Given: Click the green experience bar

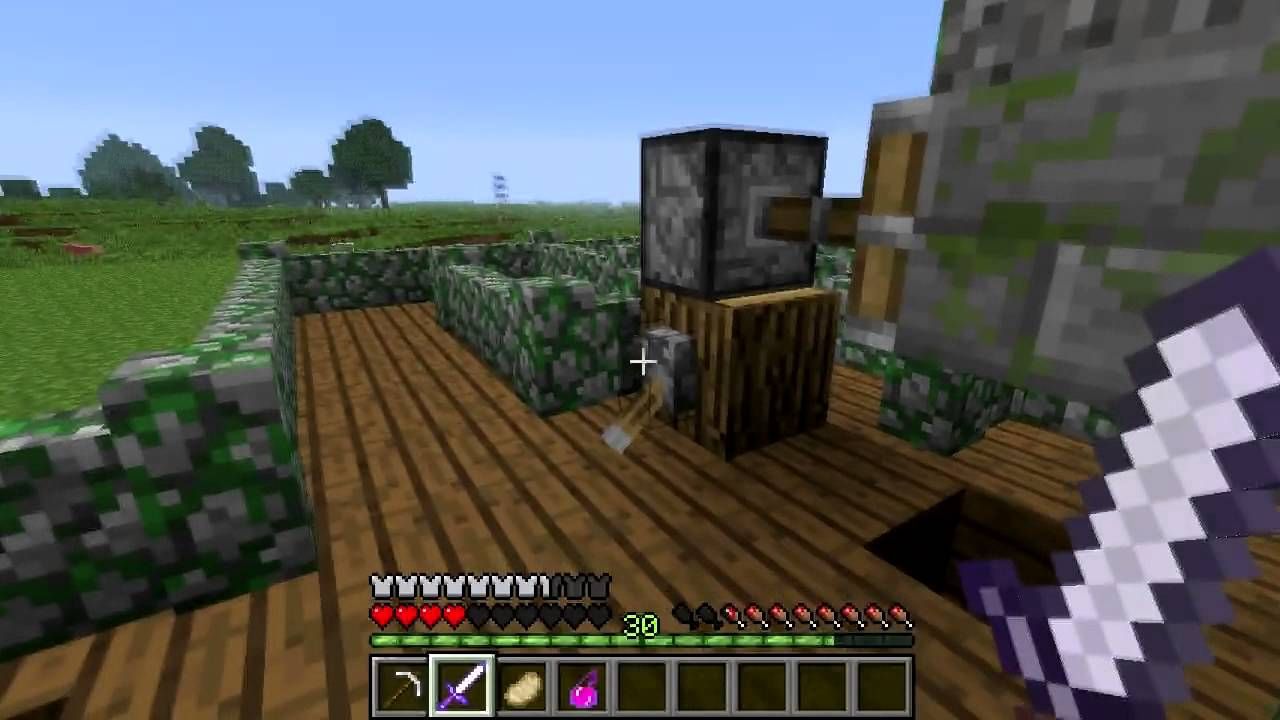Looking at the screenshot, I should click(x=550, y=640).
